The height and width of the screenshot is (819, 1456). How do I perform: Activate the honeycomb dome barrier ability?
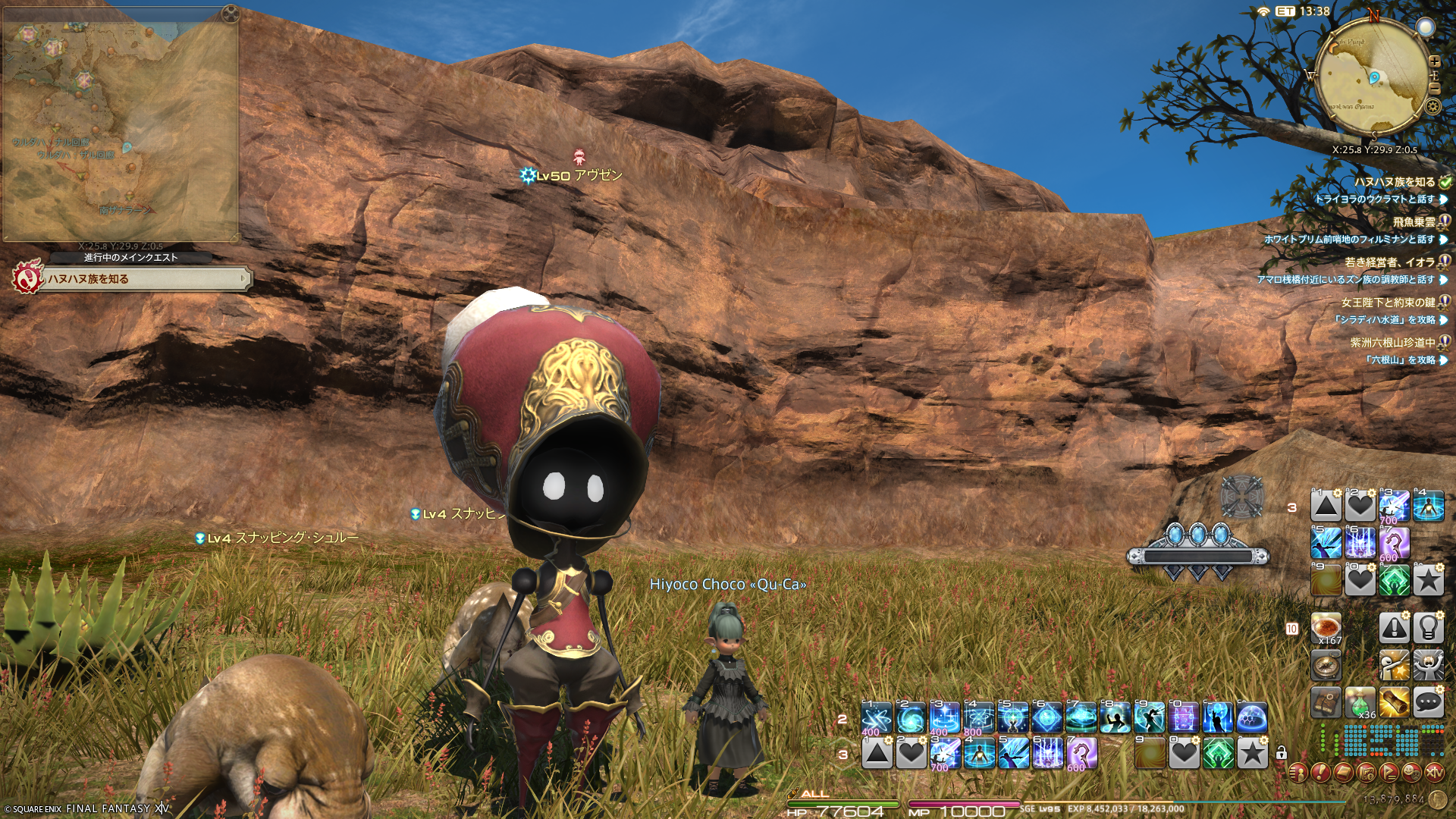tap(1252, 717)
